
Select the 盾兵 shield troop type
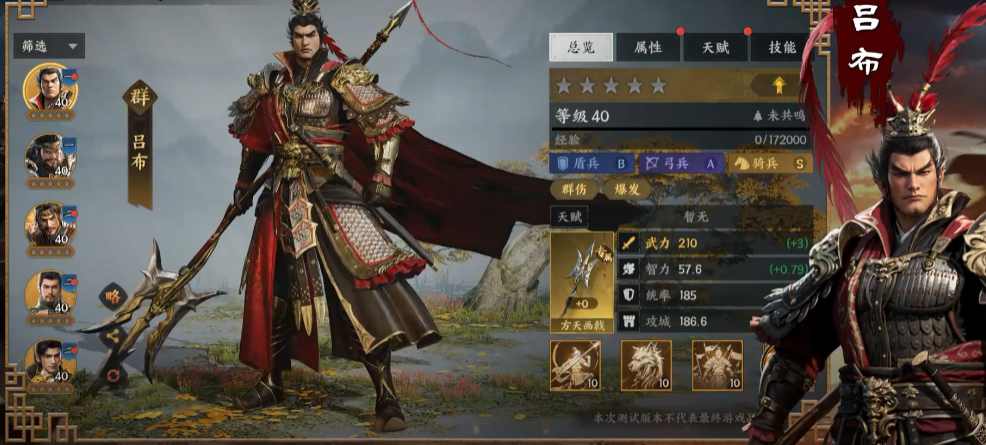point(592,163)
